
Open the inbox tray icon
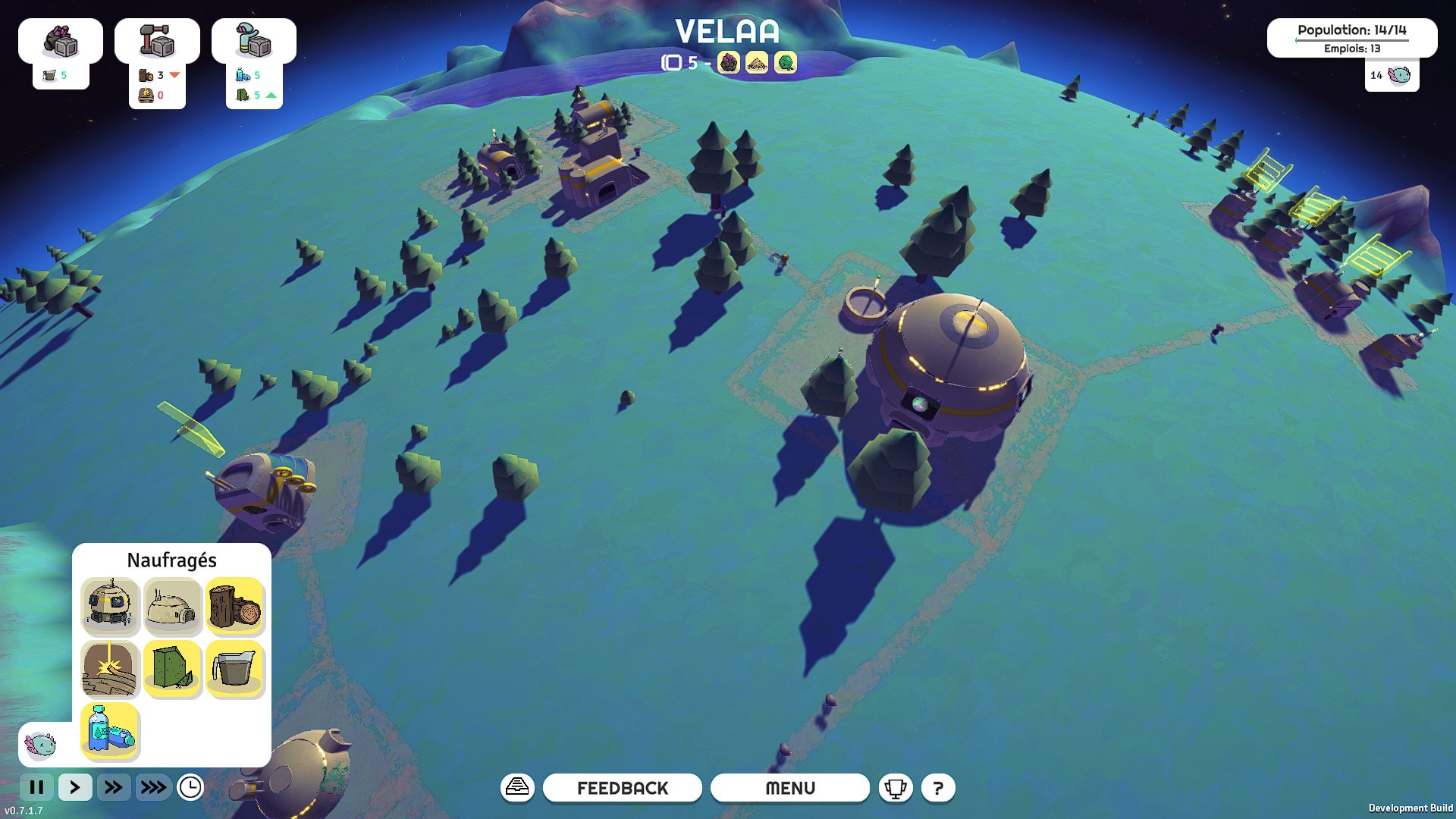pyautogui.click(x=517, y=787)
